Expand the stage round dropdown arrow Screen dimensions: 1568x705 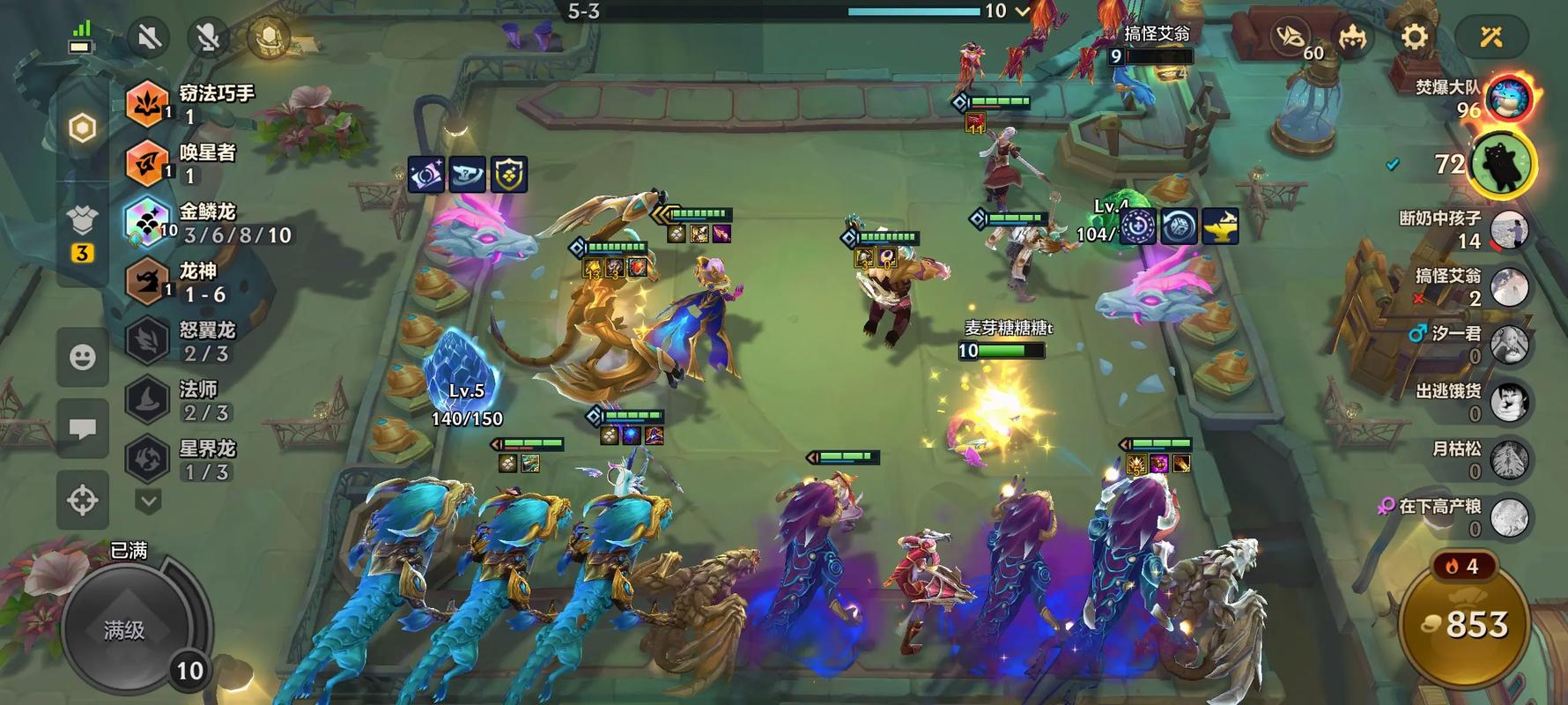click(1023, 11)
